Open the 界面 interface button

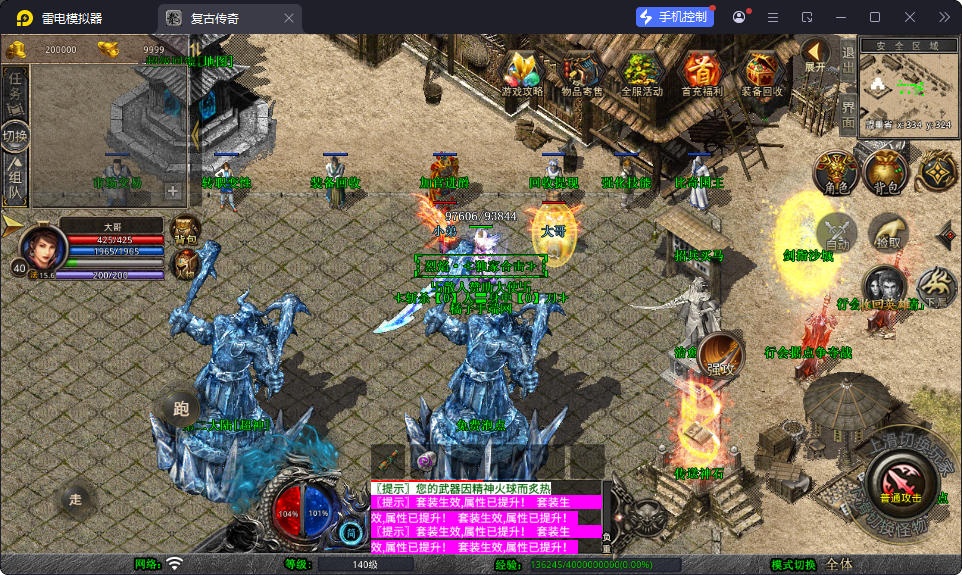(848, 111)
